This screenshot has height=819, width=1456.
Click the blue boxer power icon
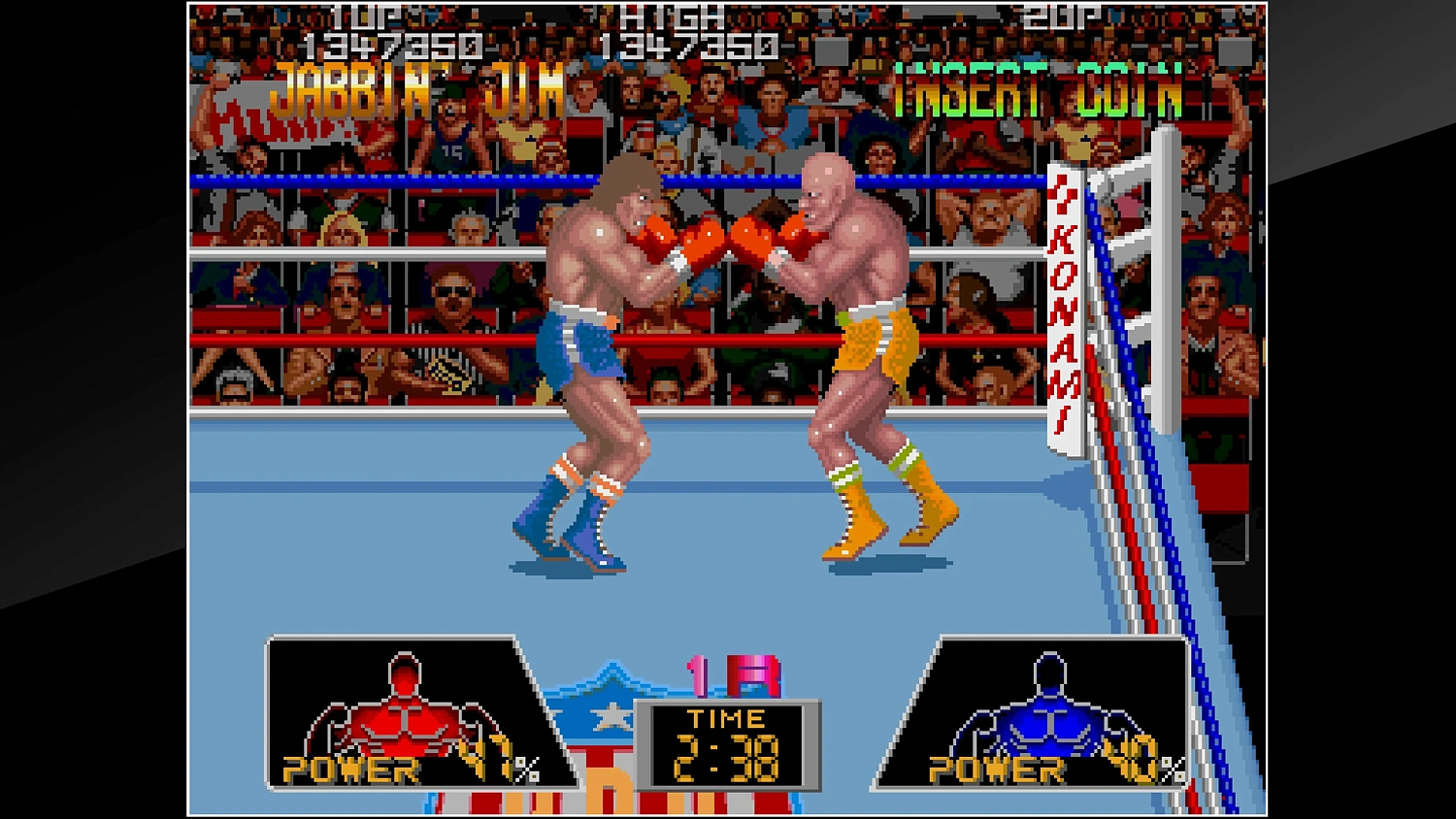1048,708
